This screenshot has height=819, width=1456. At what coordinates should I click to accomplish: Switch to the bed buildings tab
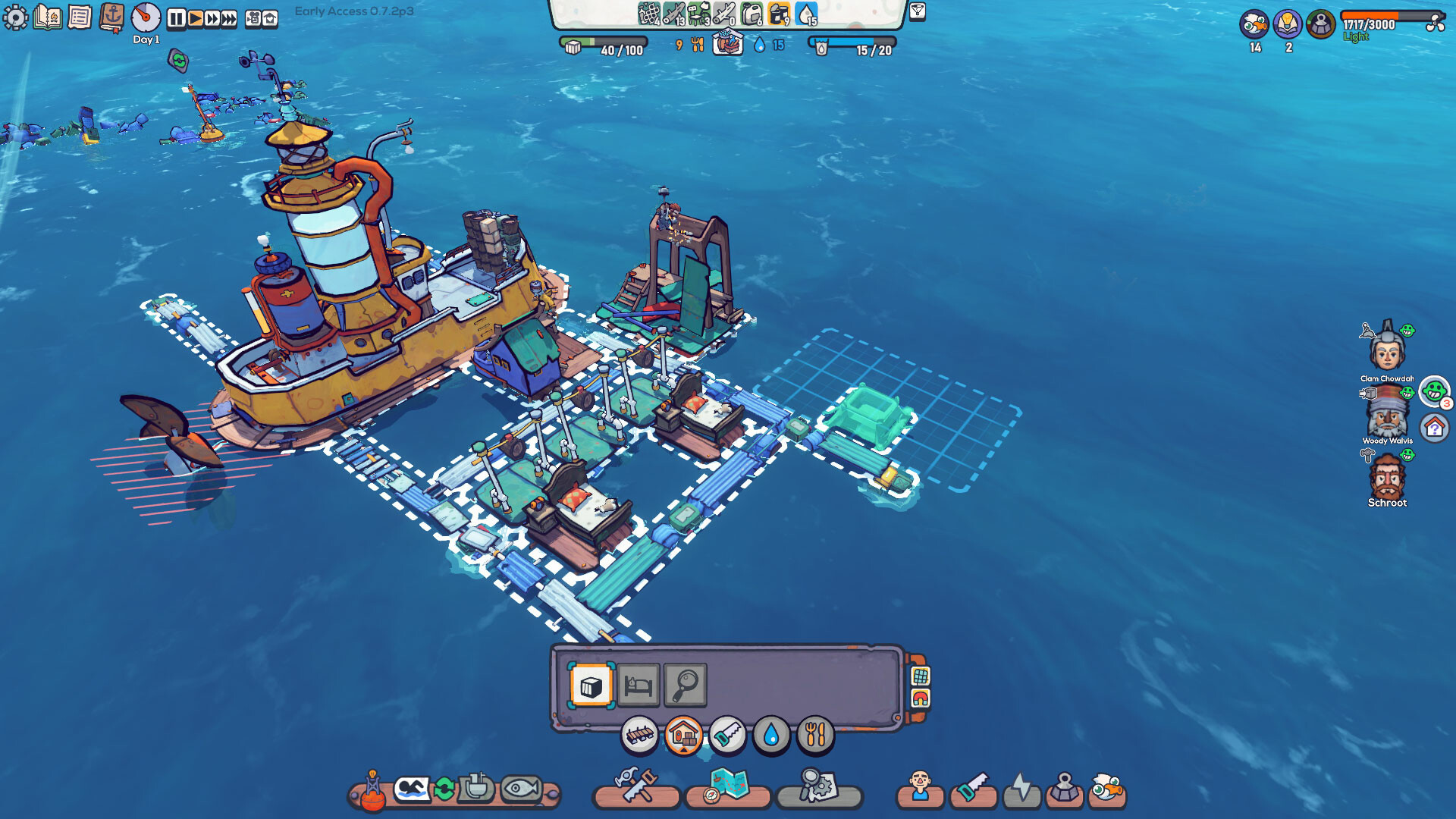639,684
